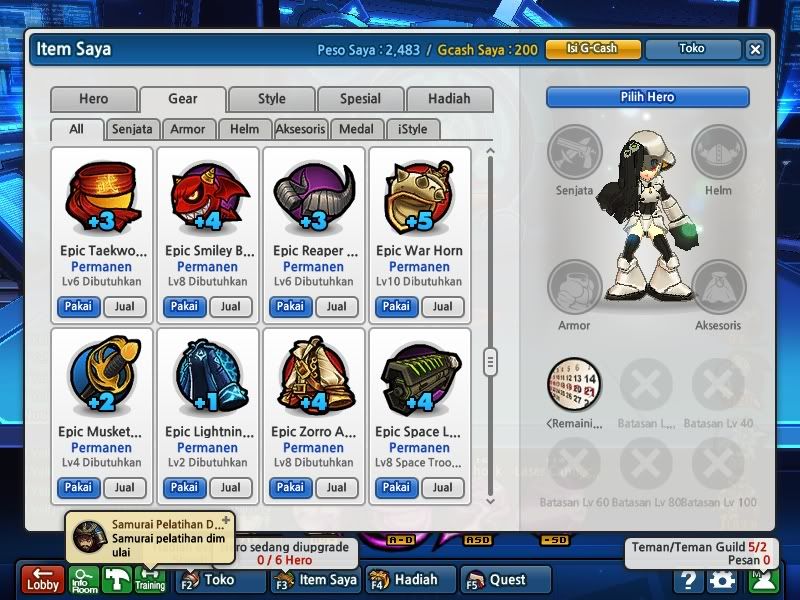Show Aksesoris items only
The height and width of the screenshot is (600, 800).
point(301,129)
